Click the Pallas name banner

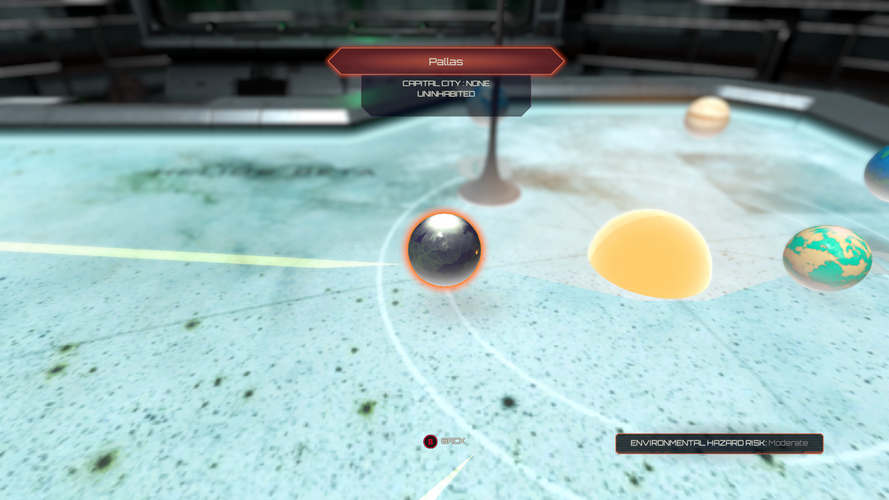[445, 62]
